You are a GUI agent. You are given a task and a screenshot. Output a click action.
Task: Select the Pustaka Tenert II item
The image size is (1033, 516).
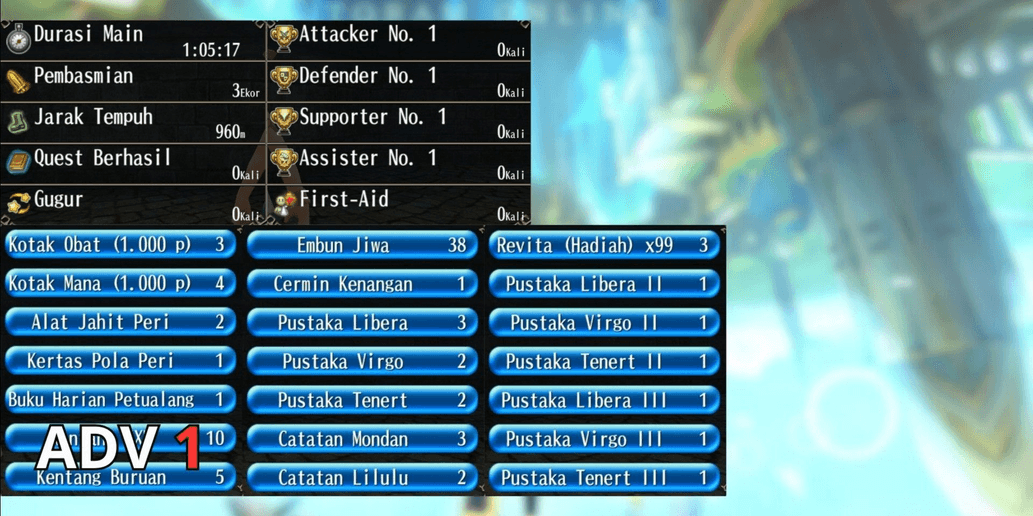604,361
